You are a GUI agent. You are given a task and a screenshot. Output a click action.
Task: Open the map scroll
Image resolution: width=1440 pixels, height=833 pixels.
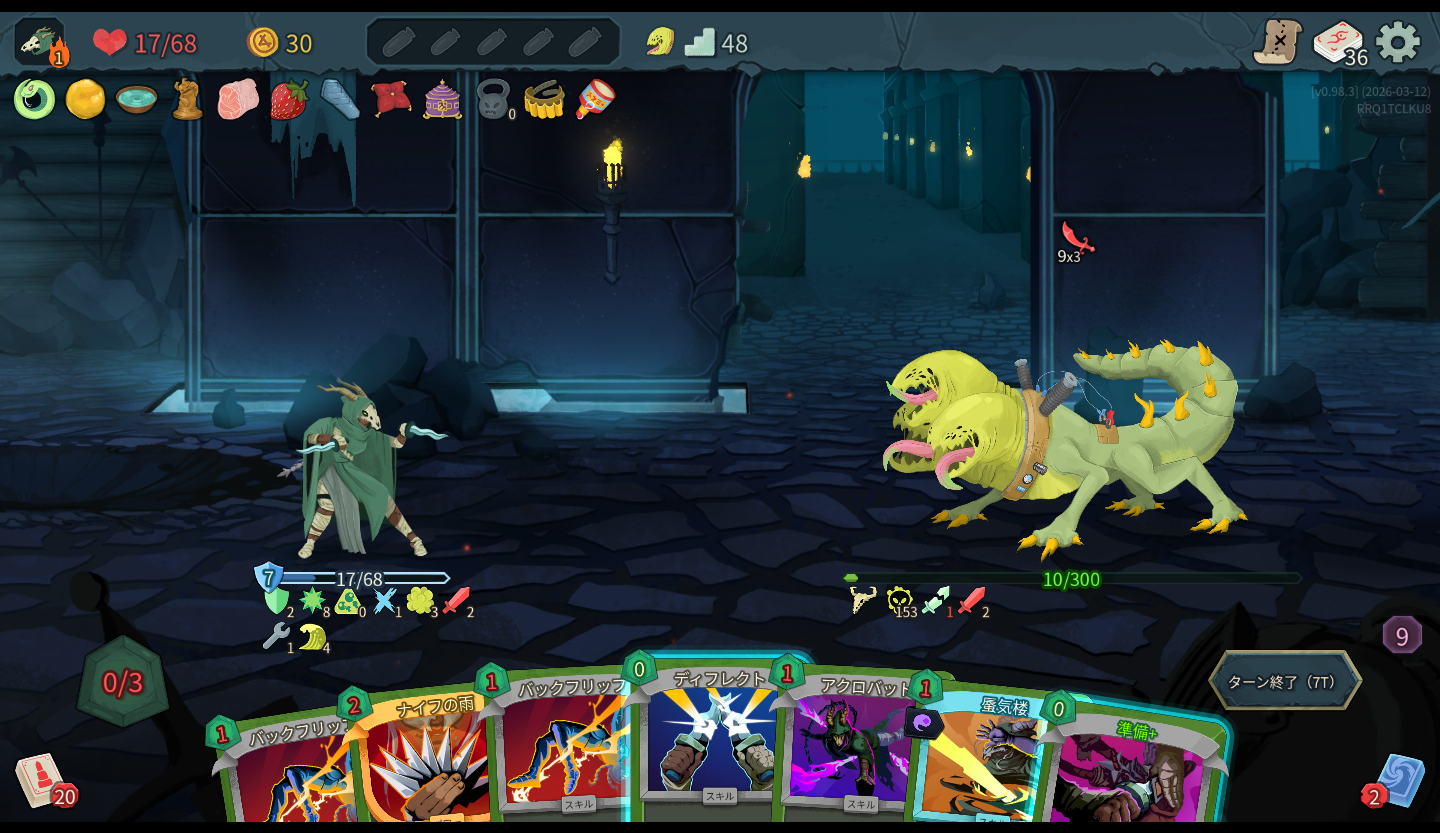1277,42
